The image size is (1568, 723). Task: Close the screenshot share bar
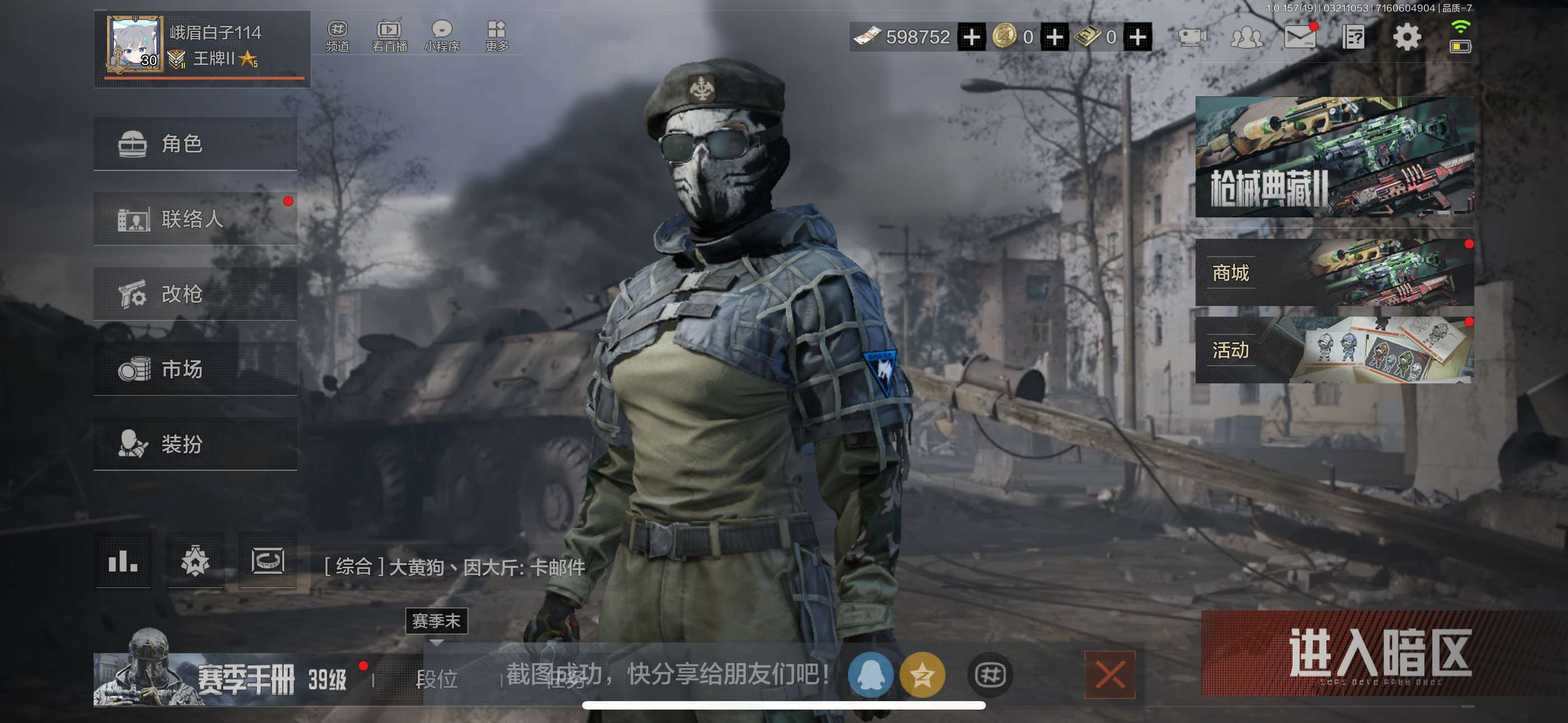(x=1109, y=674)
